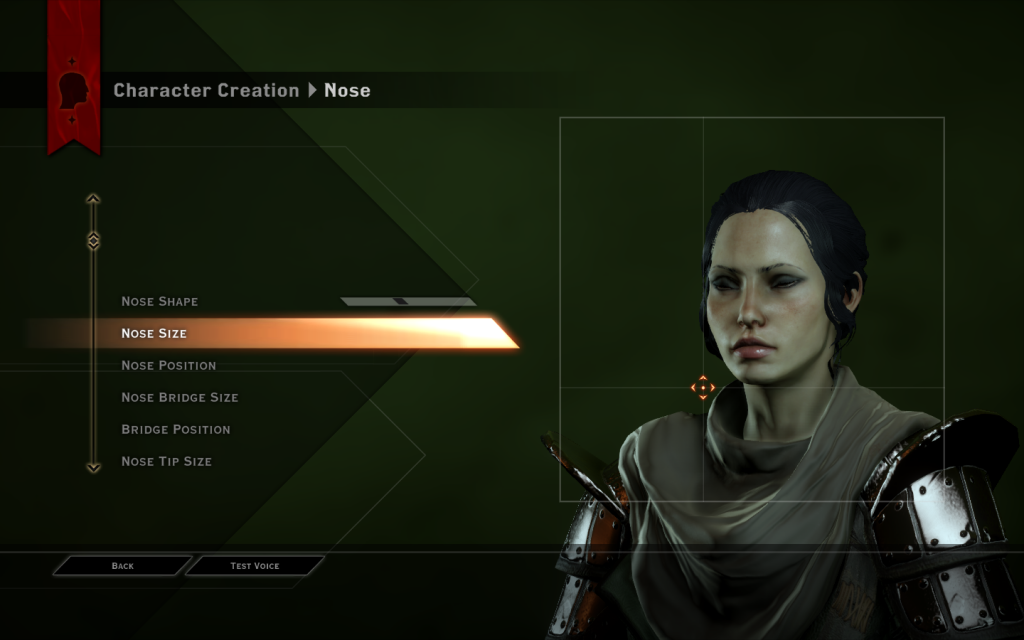
Task: Open the head silhouette banner icon
Action: coord(74,91)
